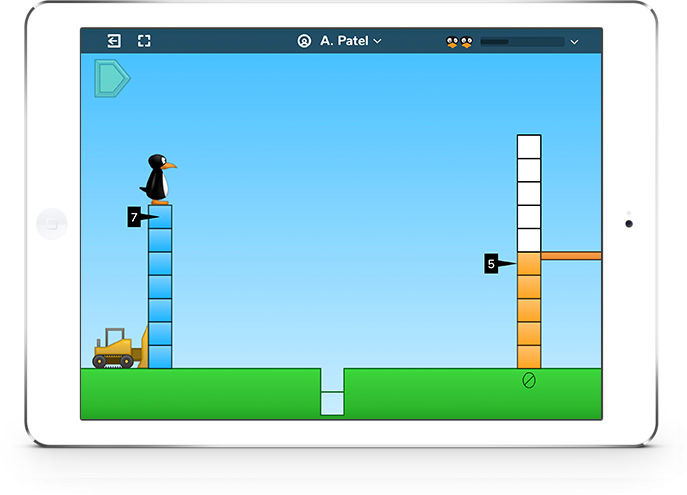Expand the penguin progress dropdown arrow
Screen dimensions: 687x495
click(574, 42)
